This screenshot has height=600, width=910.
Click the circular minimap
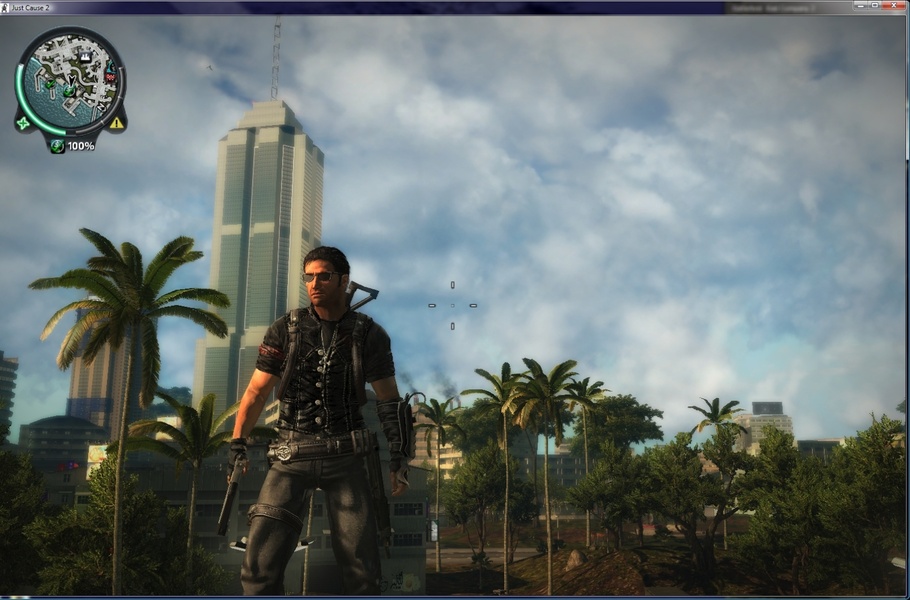70,82
